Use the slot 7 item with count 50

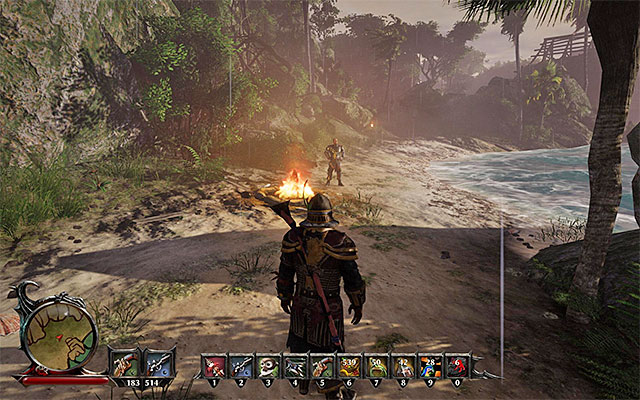(376, 366)
